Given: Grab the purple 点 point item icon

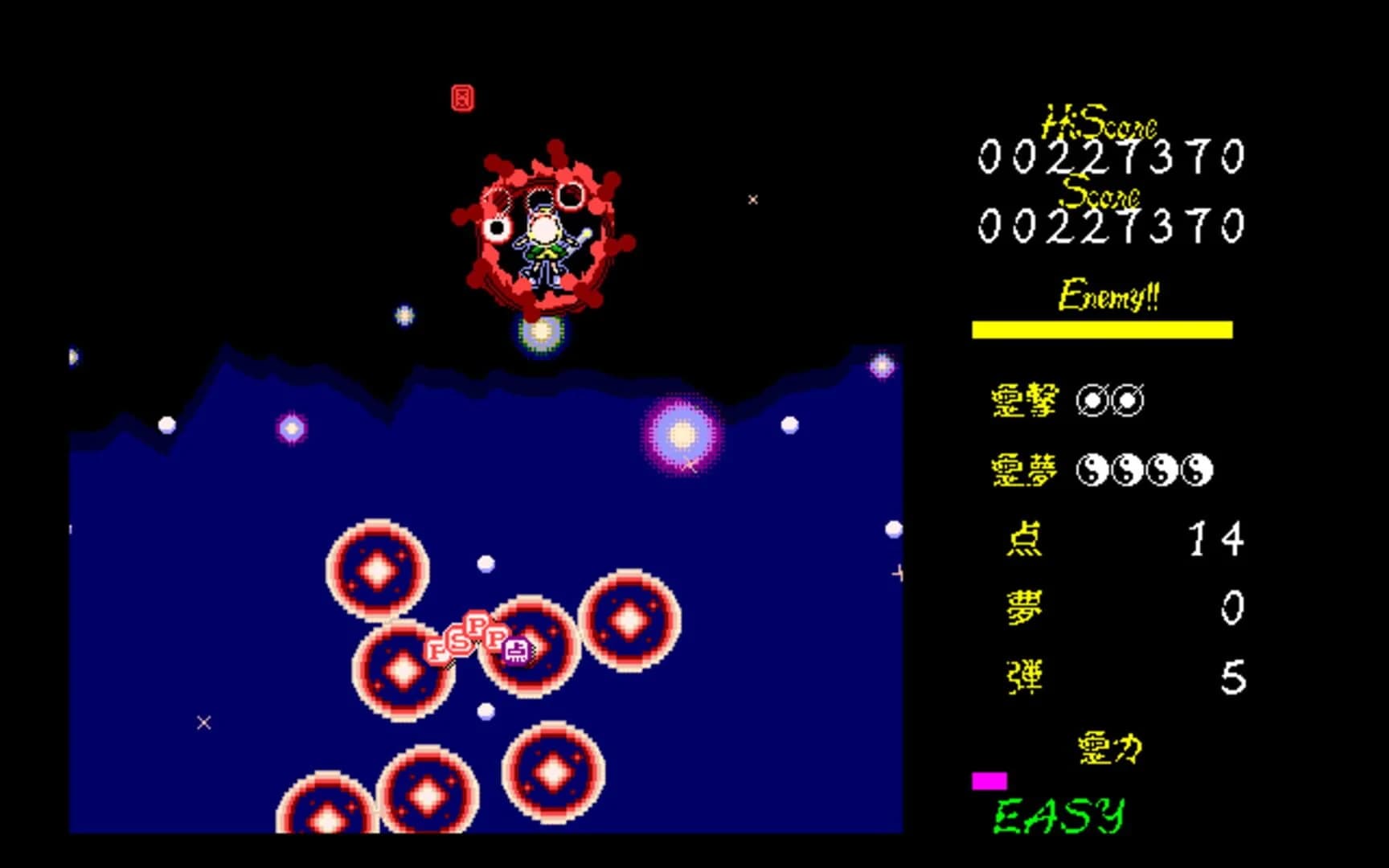Looking at the screenshot, I should pos(517,650).
